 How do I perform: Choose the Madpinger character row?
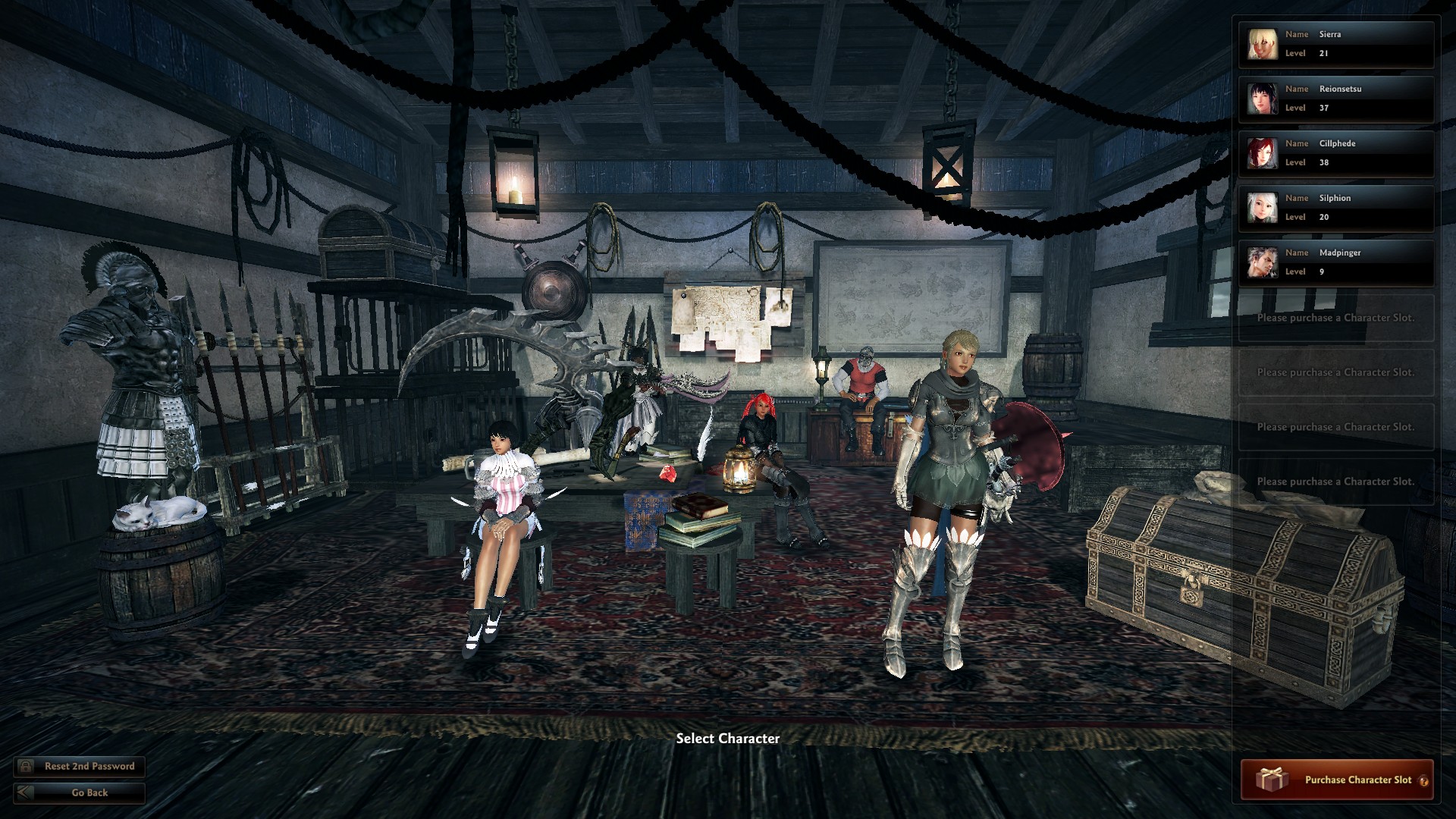[x=1336, y=262]
